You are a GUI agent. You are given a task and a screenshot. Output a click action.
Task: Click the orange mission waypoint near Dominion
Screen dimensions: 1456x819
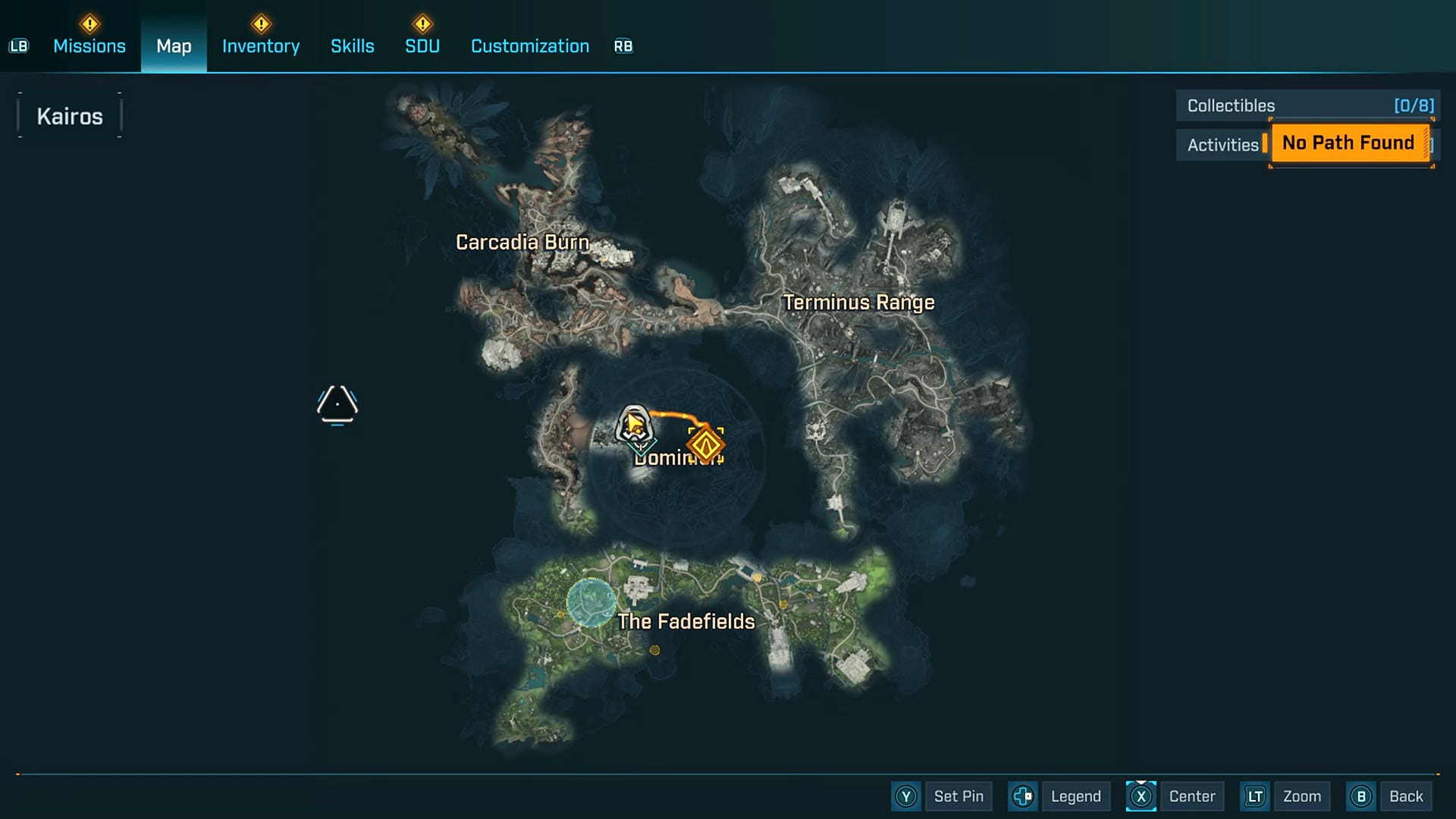(705, 444)
